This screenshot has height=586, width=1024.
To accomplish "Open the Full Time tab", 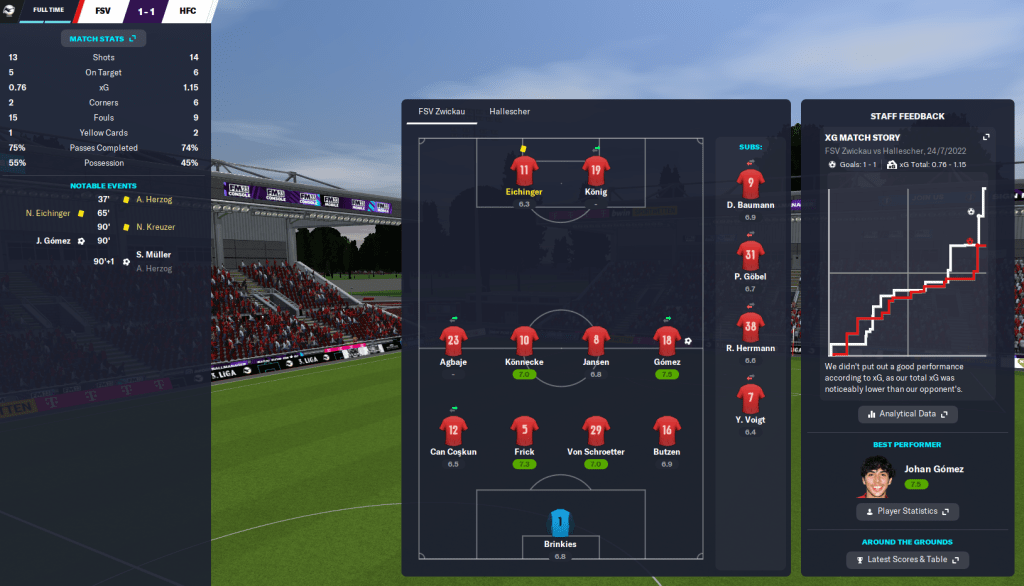I will point(49,11).
